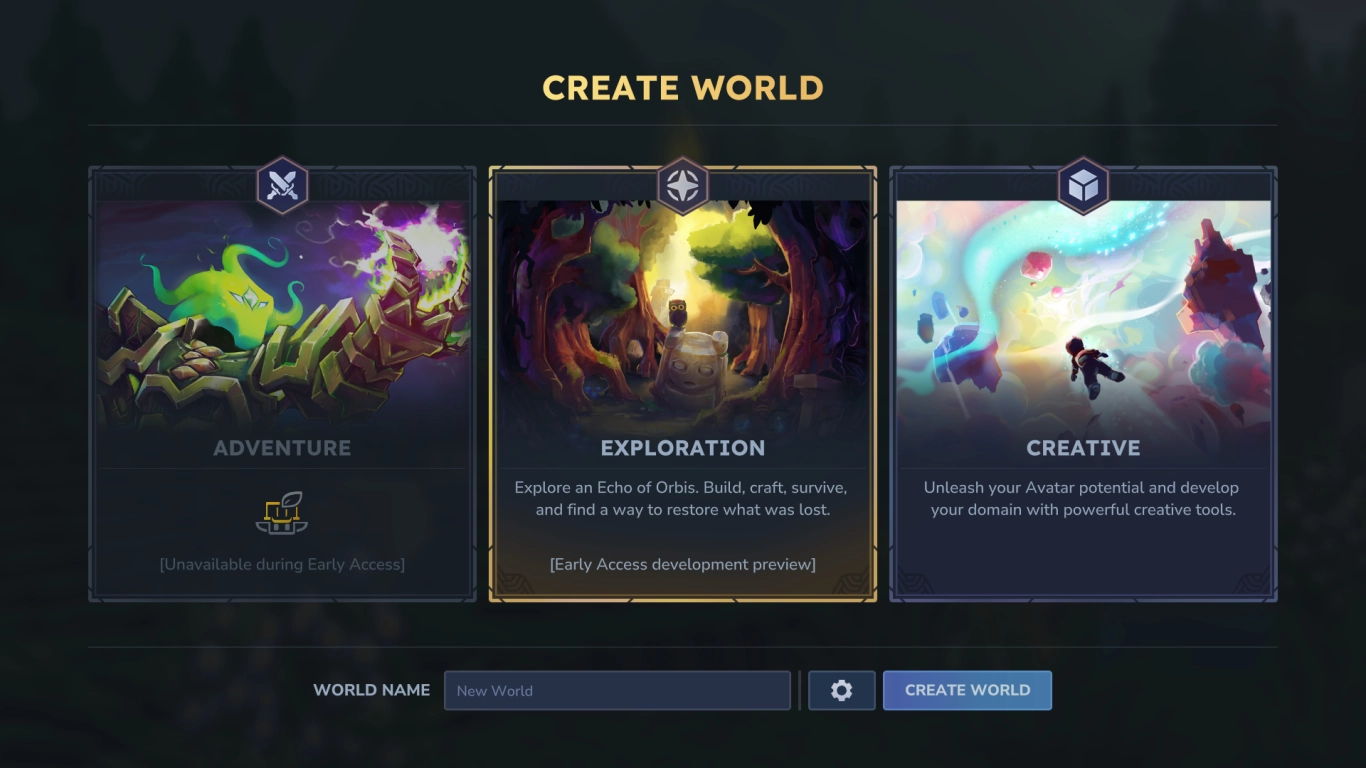Click the World Name text field
This screenshot has height=768, width=1366.
(617, 690)
